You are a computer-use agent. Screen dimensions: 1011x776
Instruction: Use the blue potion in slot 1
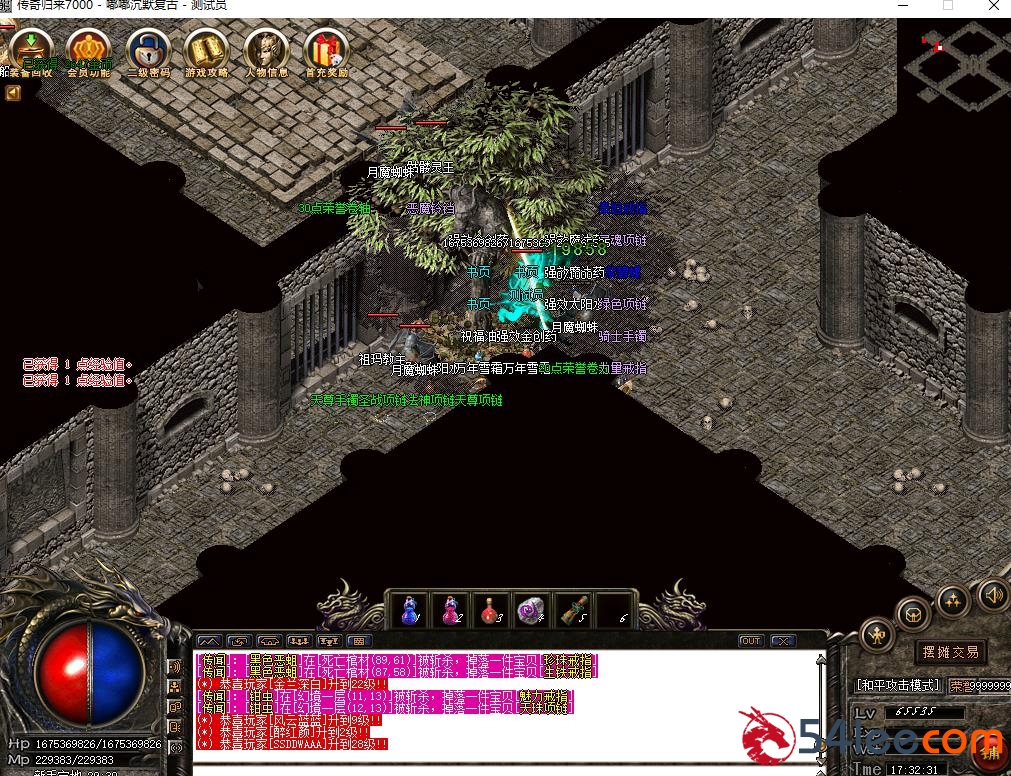pos(410,609)
